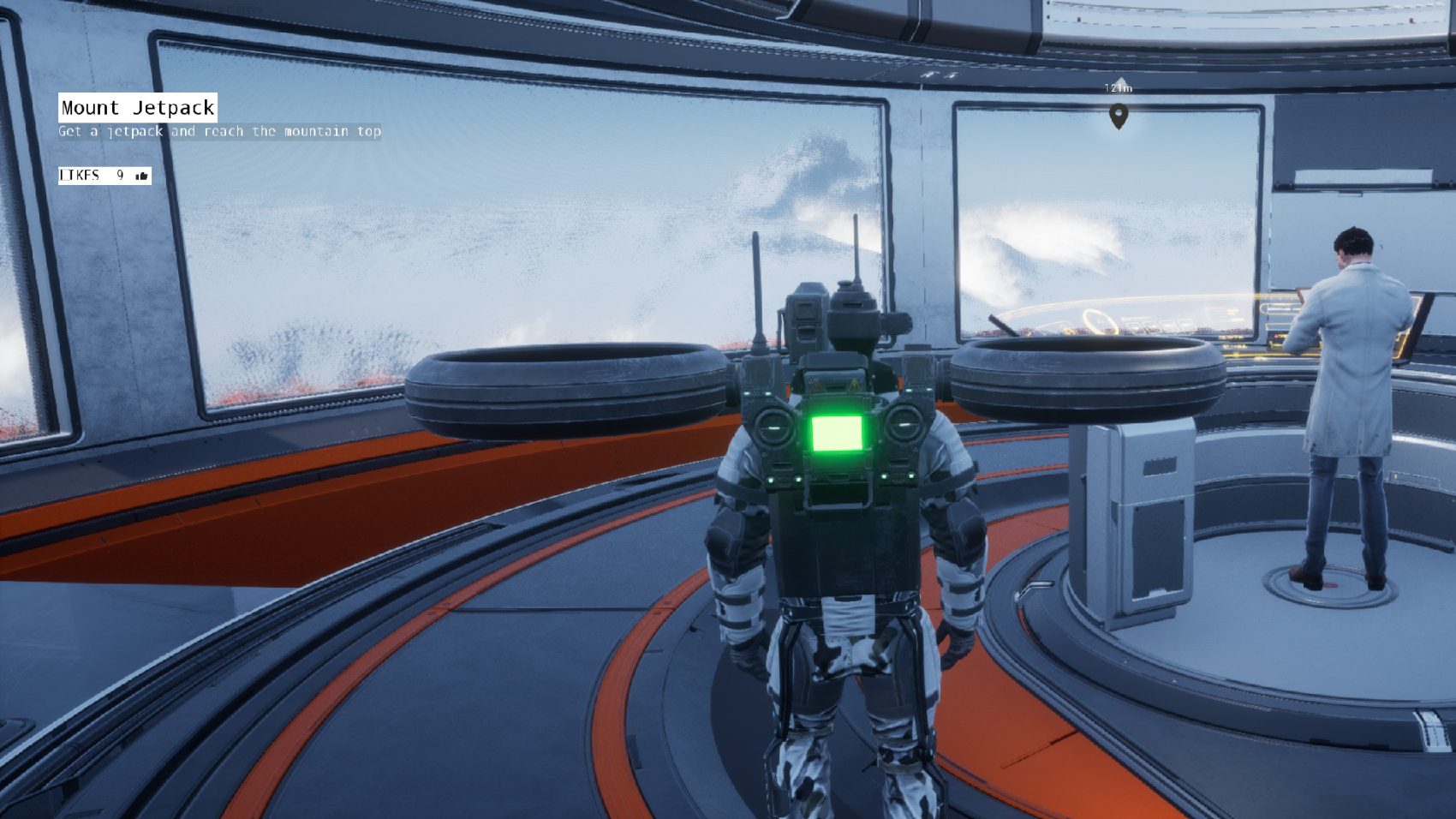Click the thumbs-up like icon

[141, 176]
